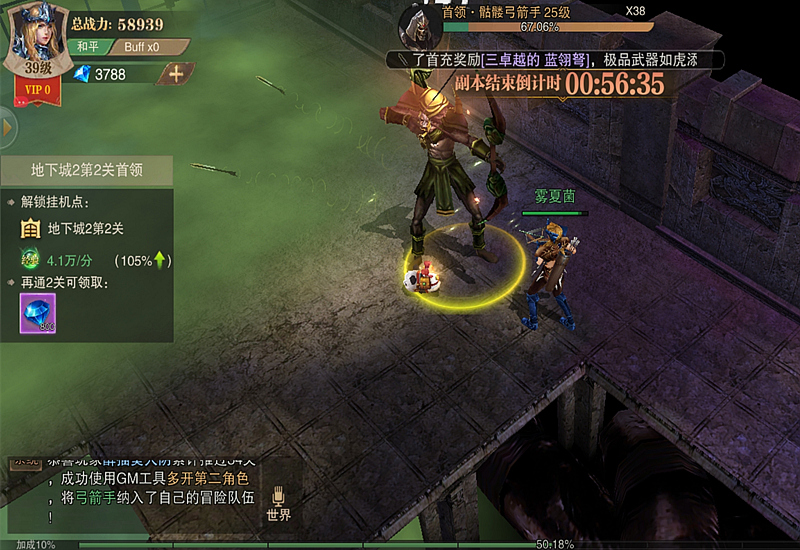The image size is (800, 550).
Task: Go to hang-up point 地下城2第2关
Action: tap(86, 229)
